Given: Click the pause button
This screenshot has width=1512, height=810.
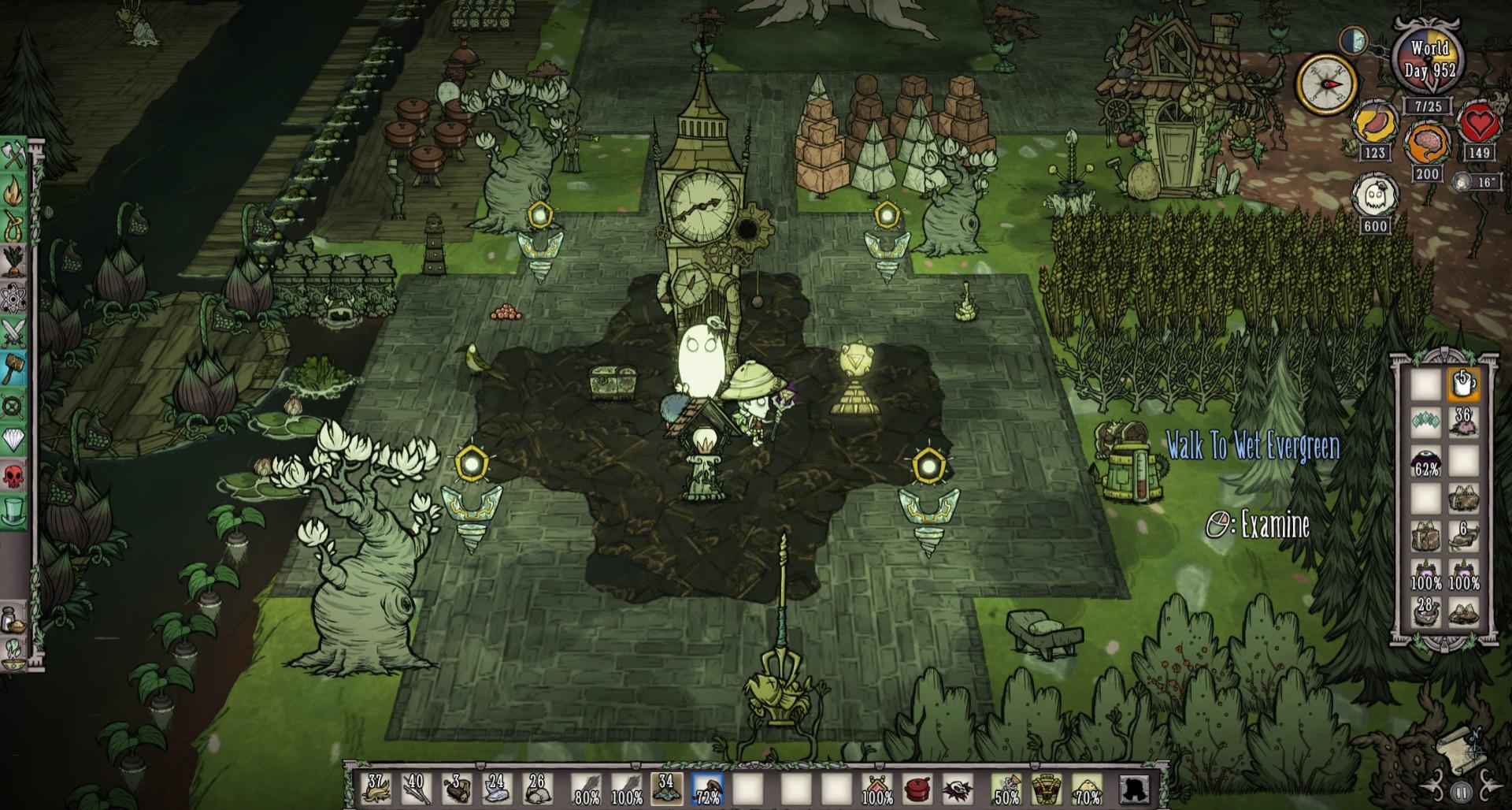Looking at the screenshot, I should click(1461, 790).
